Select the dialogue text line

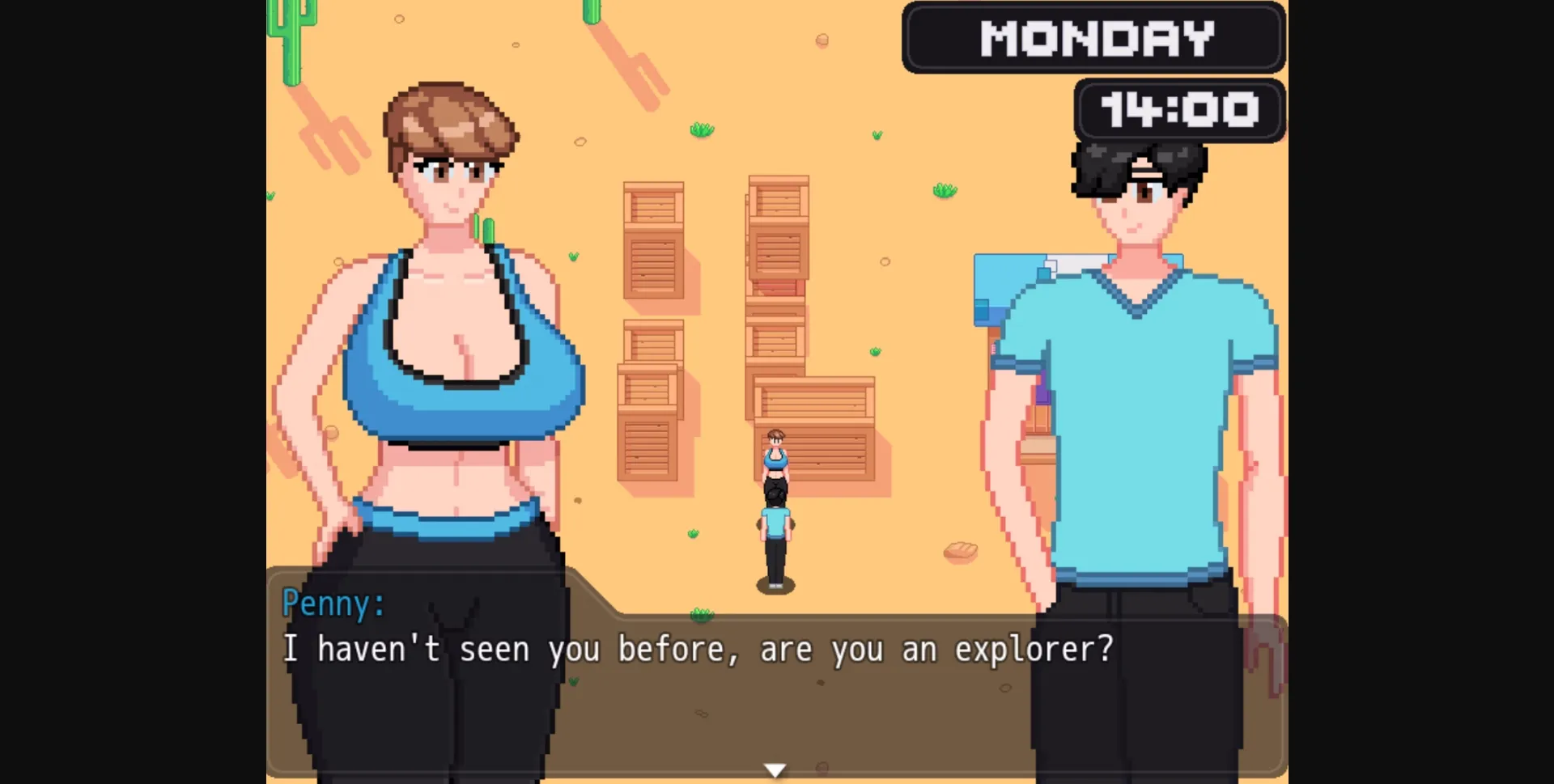pos(696,647)
